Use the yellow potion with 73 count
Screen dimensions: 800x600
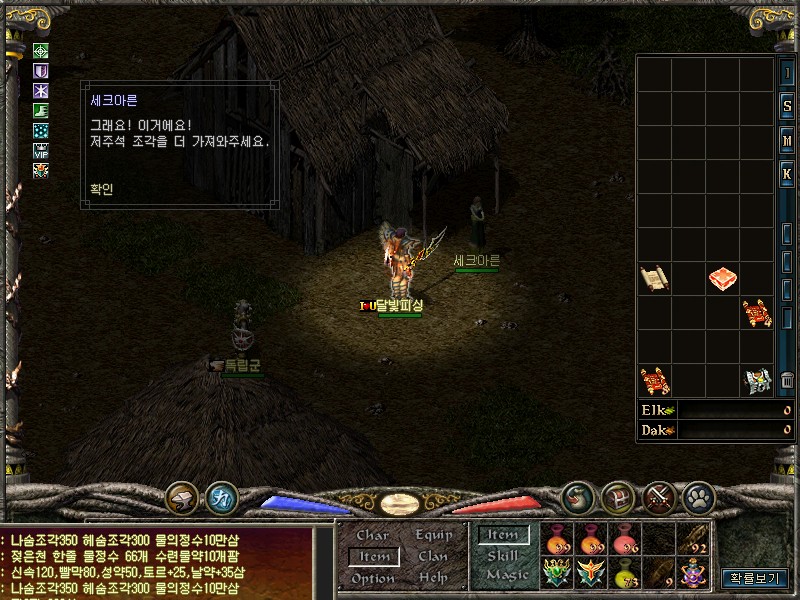[x=625, y=574]
